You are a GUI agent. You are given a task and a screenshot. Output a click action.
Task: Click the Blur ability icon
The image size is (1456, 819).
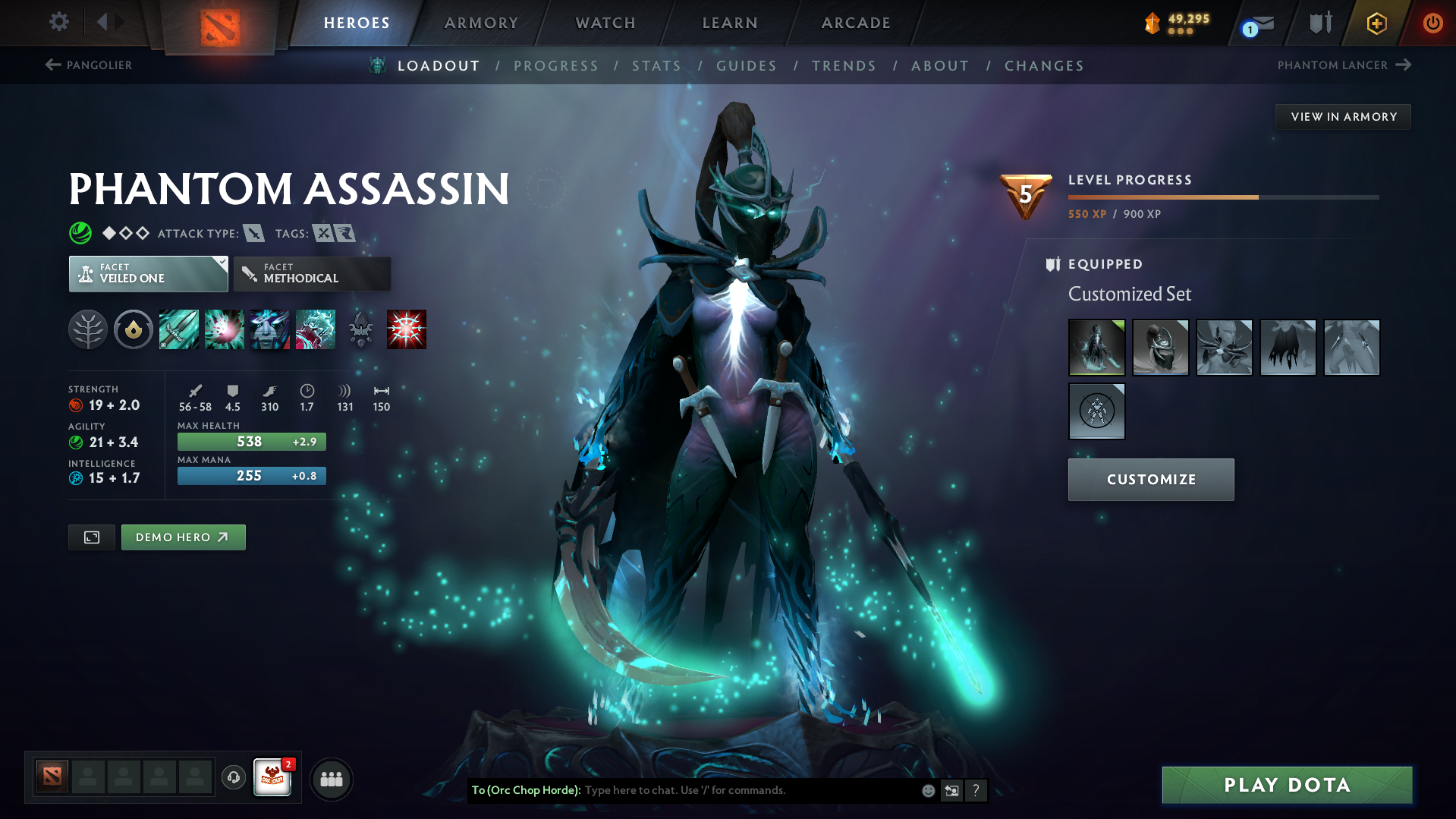pos(270,329)
